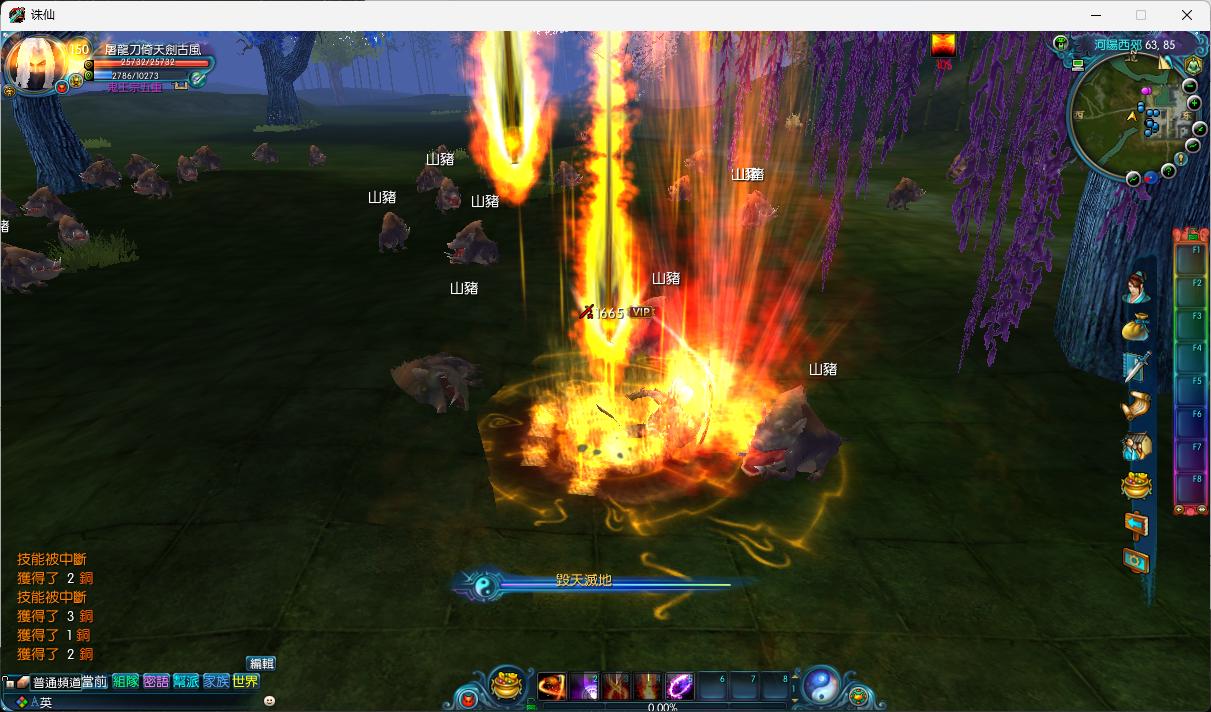Image resolution: width=1211 pixels, height=712 pixels.
Task: Switch chat to the 組隊 channel
Action: 125,682
